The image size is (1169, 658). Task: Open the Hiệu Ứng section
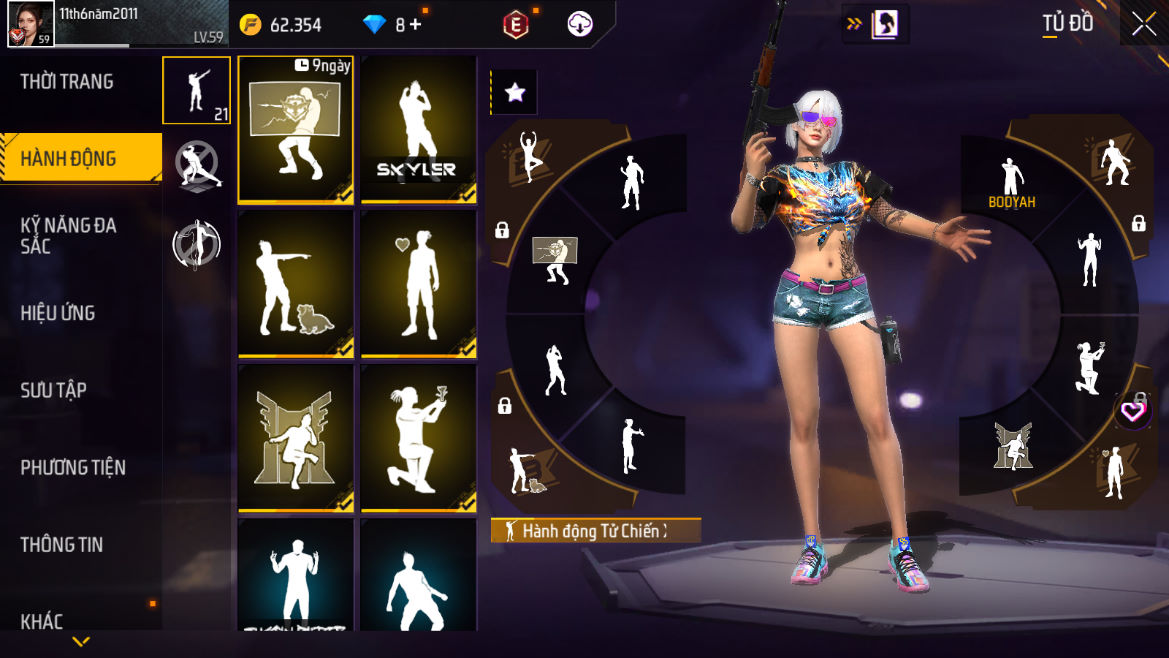tap(58, 313)
